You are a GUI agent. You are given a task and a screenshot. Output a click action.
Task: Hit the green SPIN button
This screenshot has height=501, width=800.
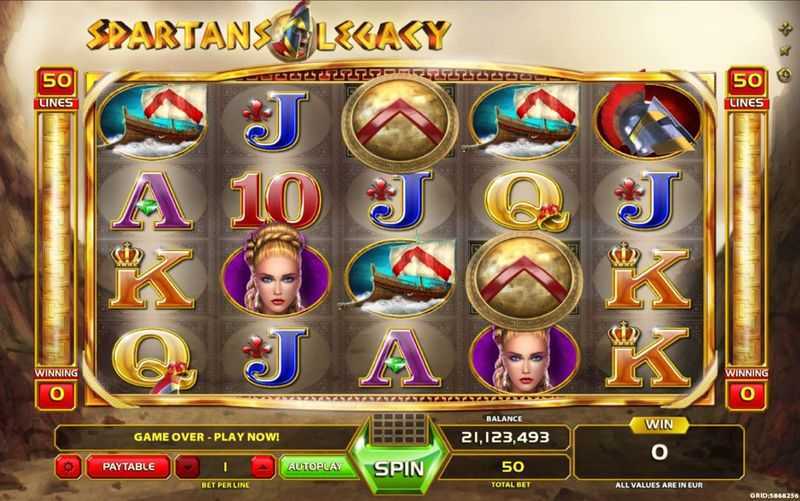coord(399,467)
